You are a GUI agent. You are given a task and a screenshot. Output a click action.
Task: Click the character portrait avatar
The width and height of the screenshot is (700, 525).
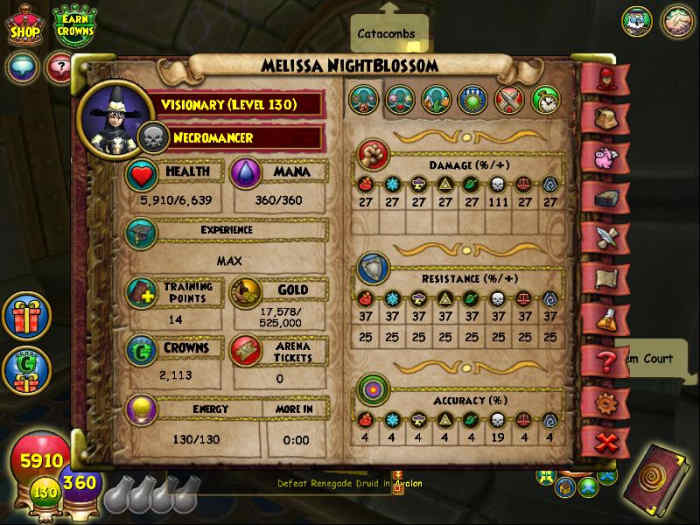[x=108, y=117]
